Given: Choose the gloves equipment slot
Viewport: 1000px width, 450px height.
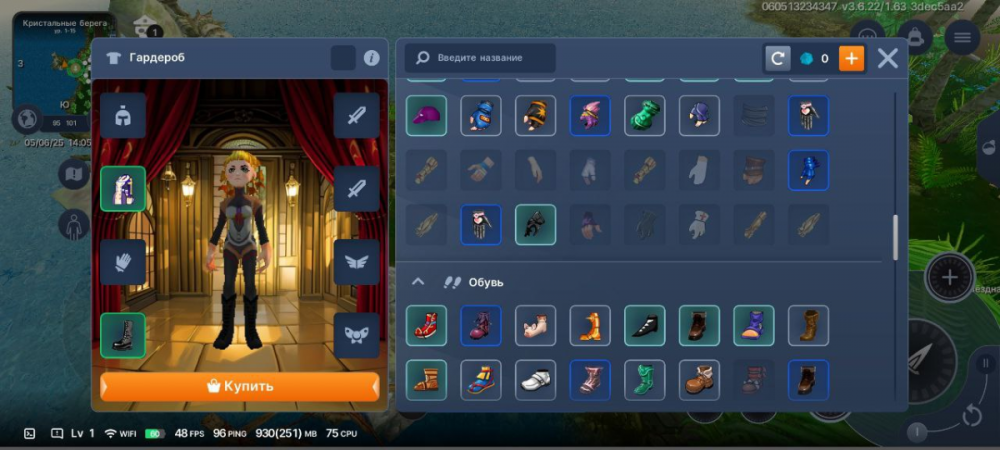Looking at the screenshot, I should pyautogui.click(x=123, y=262).
